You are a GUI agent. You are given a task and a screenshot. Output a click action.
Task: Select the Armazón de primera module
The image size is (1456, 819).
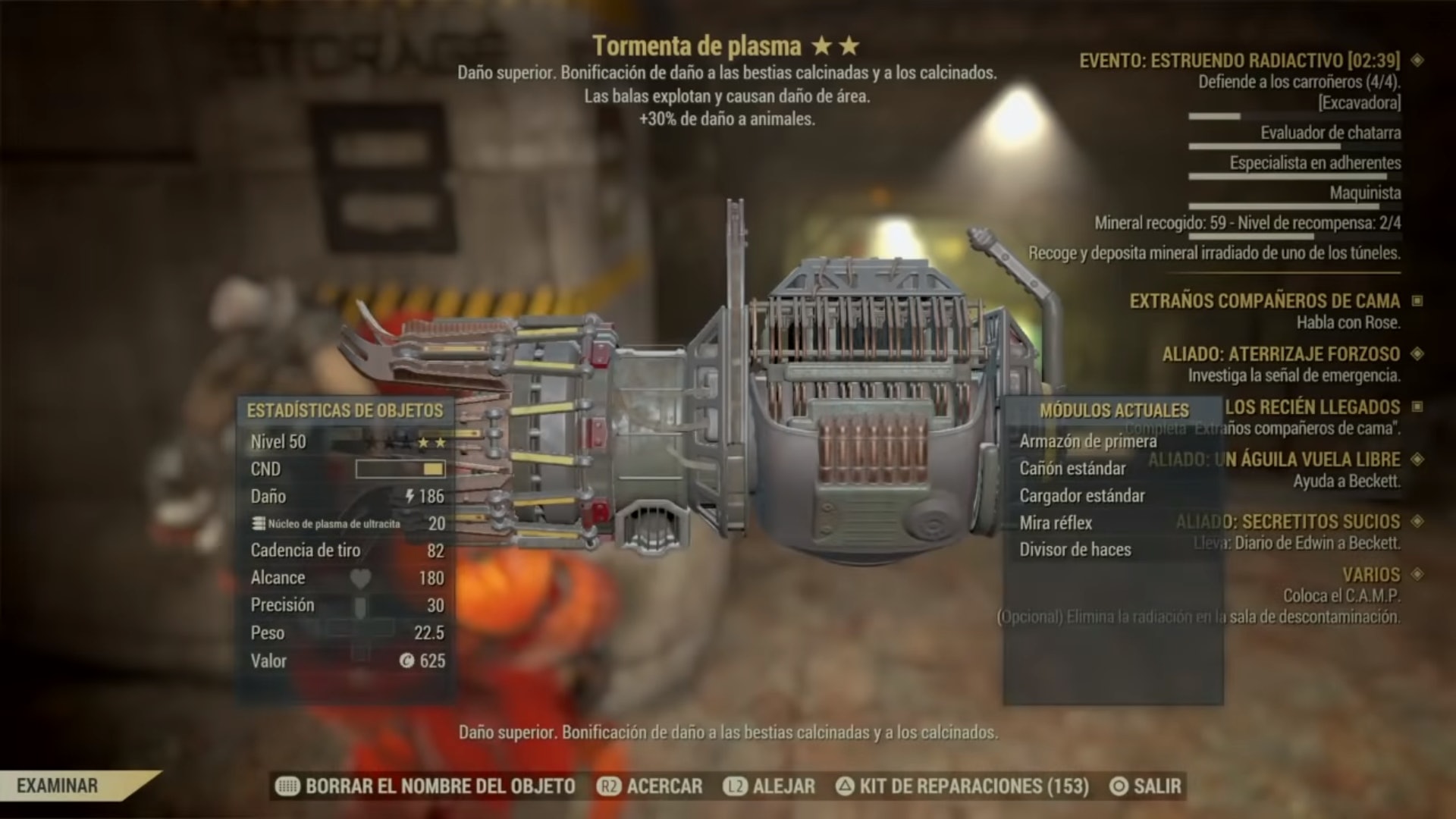(1087, 441)
